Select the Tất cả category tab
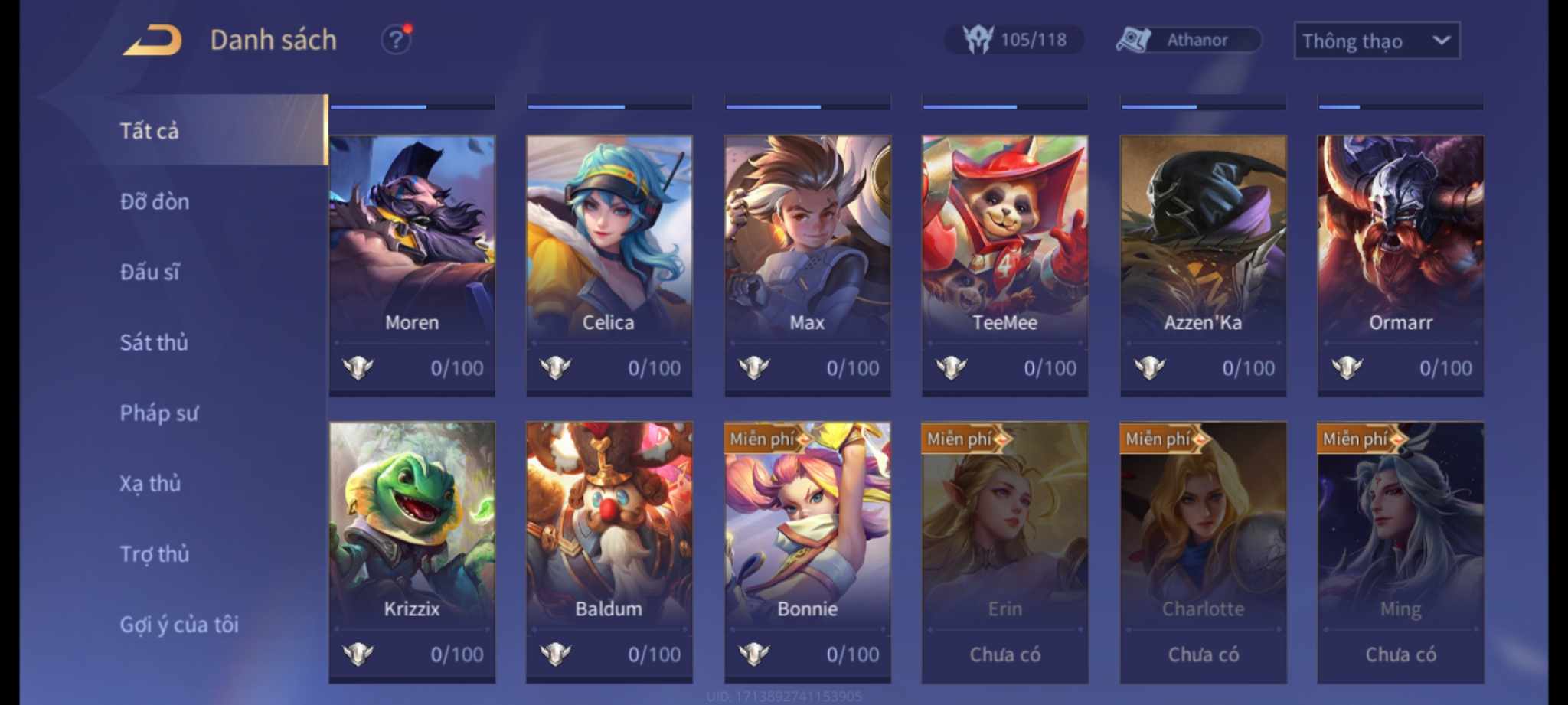Image resolution: width=1568 pixels, height=705 pixels. 150,131
